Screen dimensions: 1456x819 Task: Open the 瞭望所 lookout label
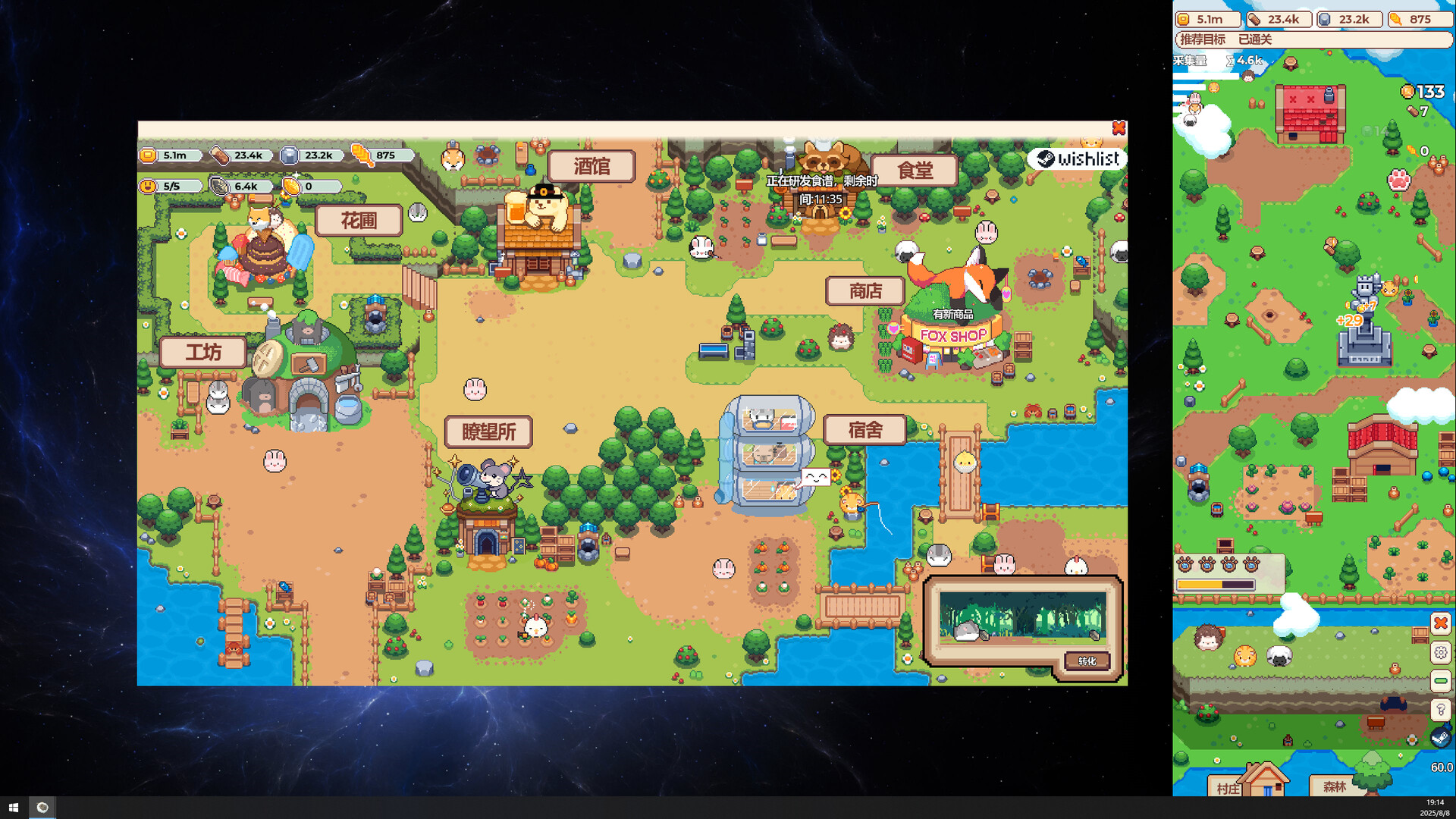488,432
